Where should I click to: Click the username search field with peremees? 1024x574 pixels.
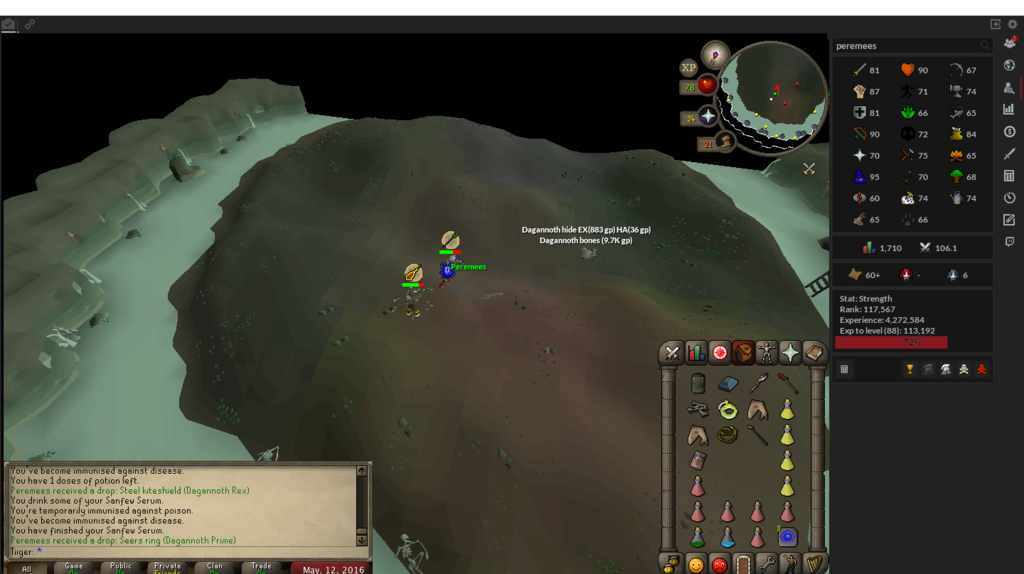(x=905, y=46)
